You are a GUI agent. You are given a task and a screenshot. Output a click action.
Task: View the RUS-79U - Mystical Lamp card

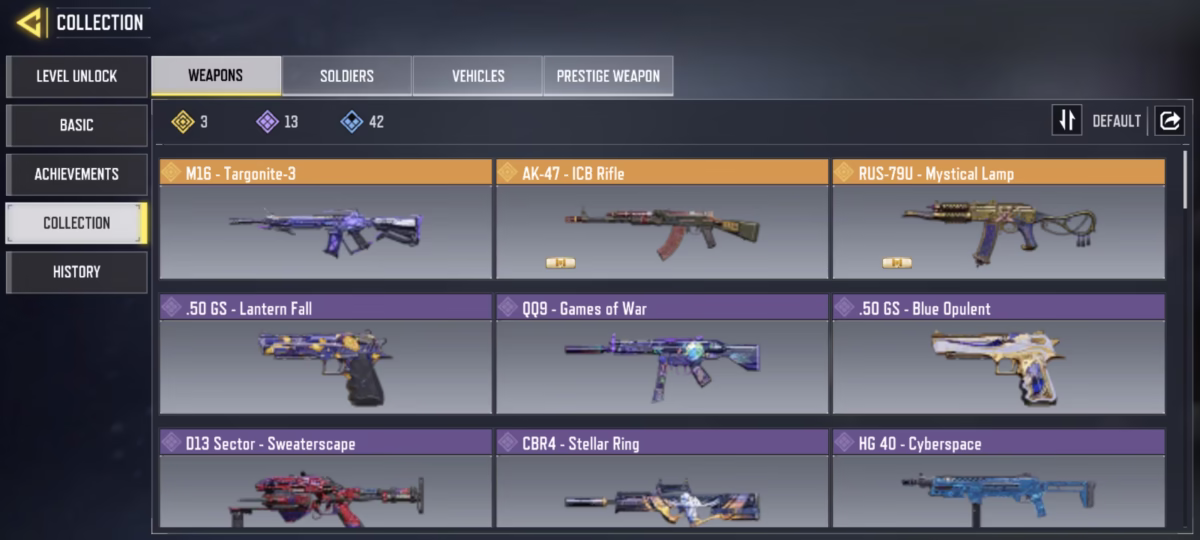998,219
